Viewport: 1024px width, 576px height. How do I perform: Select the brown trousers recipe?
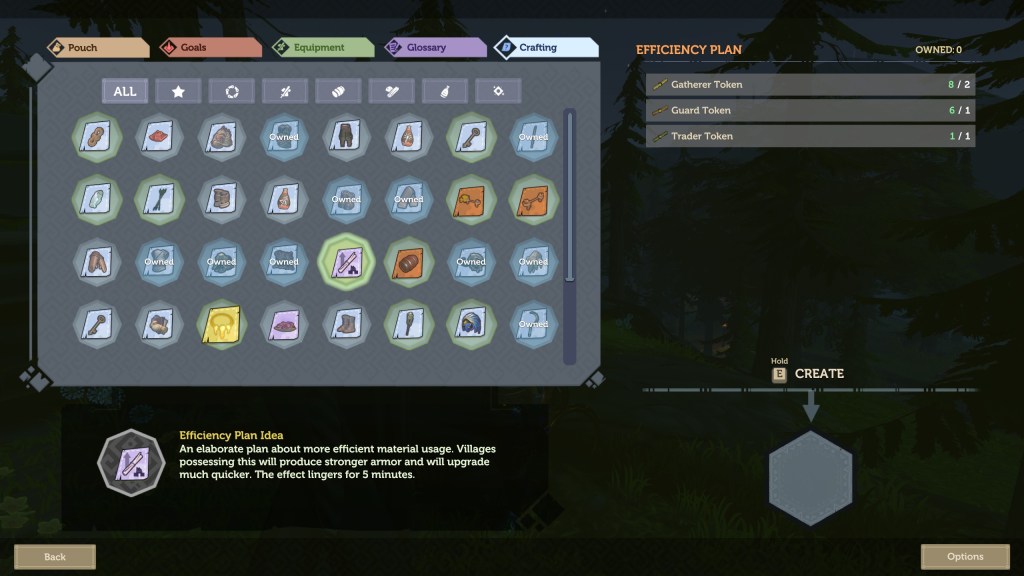[x=346, y=136]
